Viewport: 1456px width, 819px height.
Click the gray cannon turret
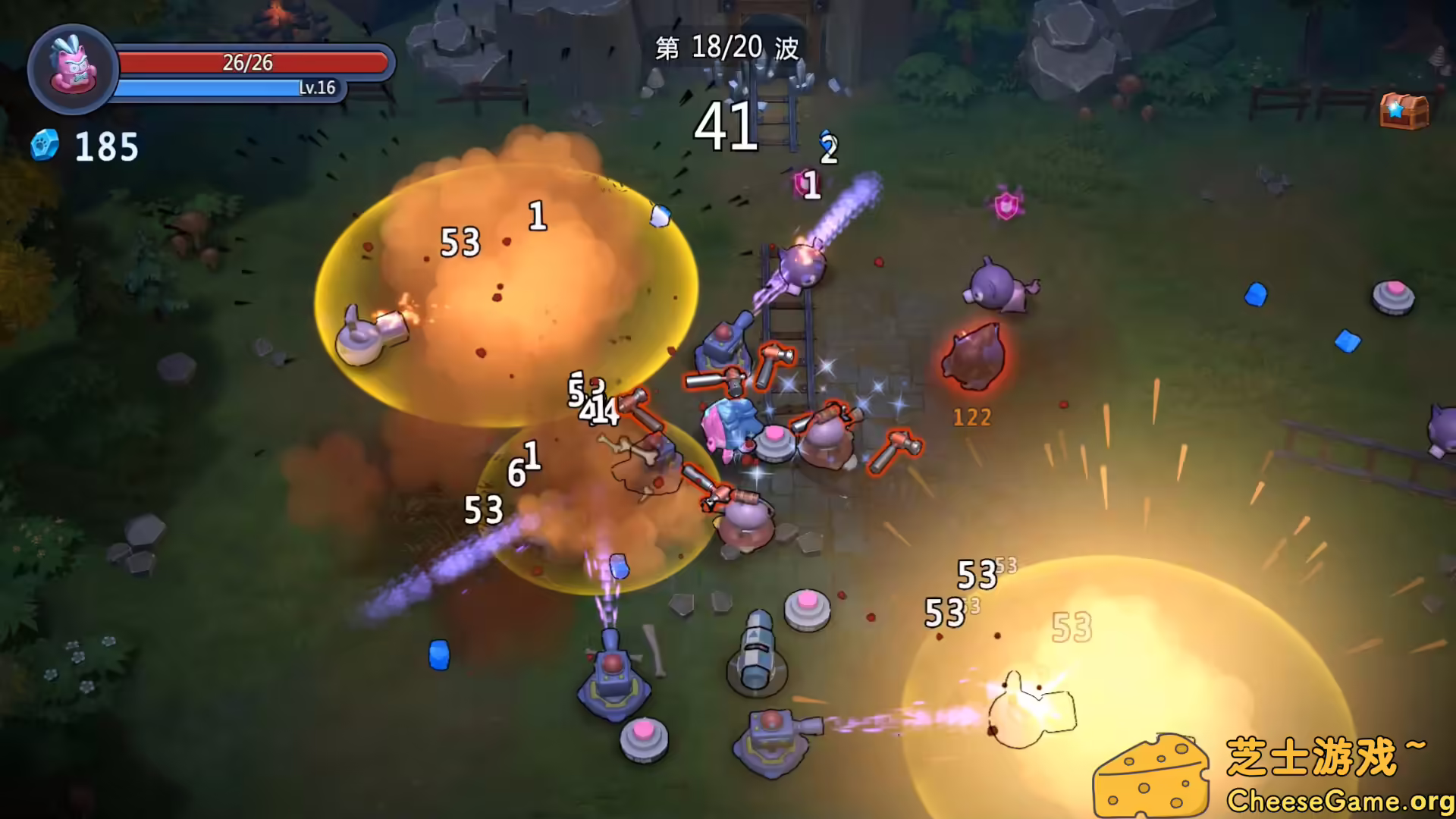(x=755, y=660)
